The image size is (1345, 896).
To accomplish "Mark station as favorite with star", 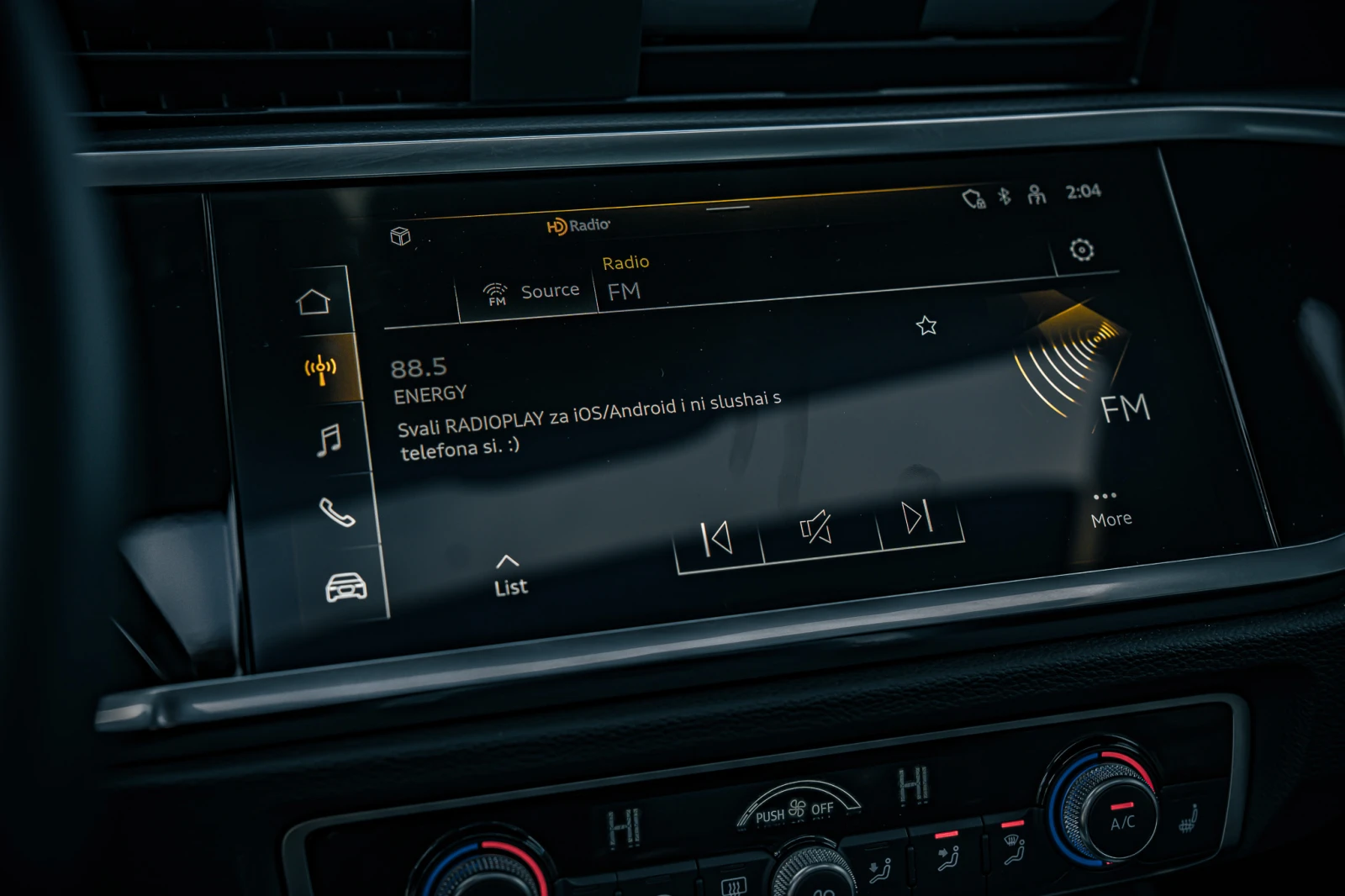I will click(926, 325).
